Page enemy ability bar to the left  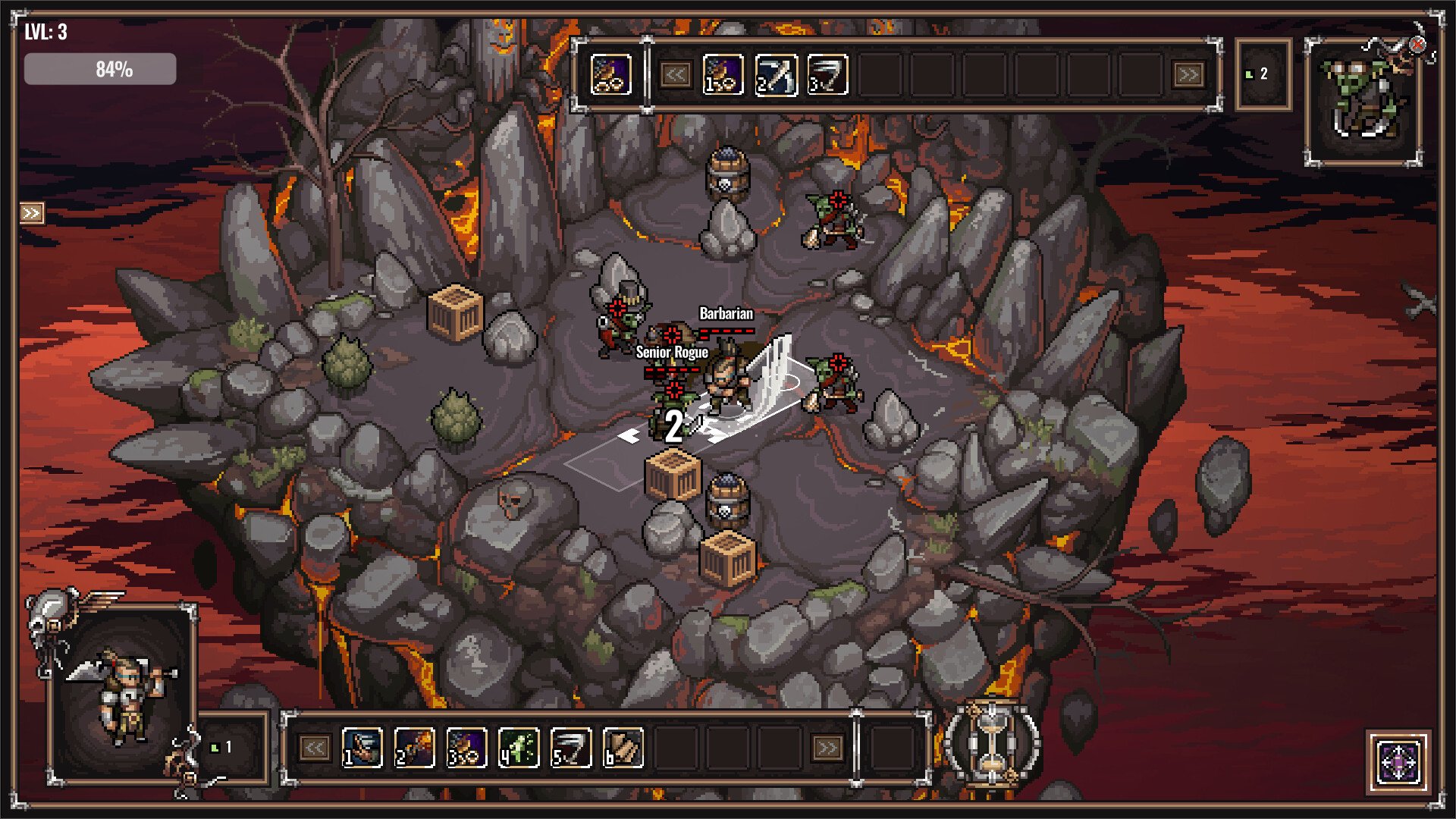(675, 74)
